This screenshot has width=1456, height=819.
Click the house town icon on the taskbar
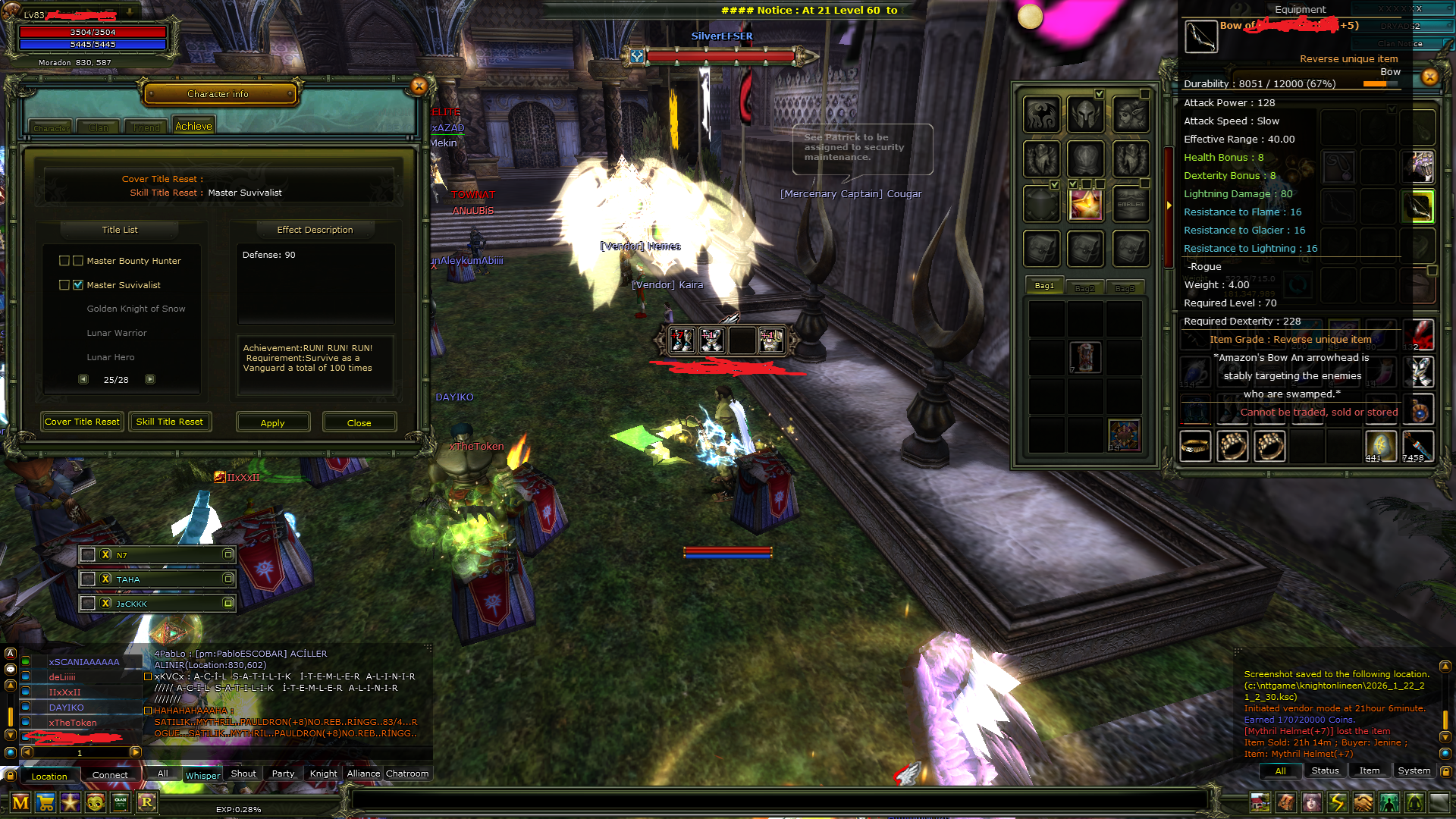(1260, 802)
